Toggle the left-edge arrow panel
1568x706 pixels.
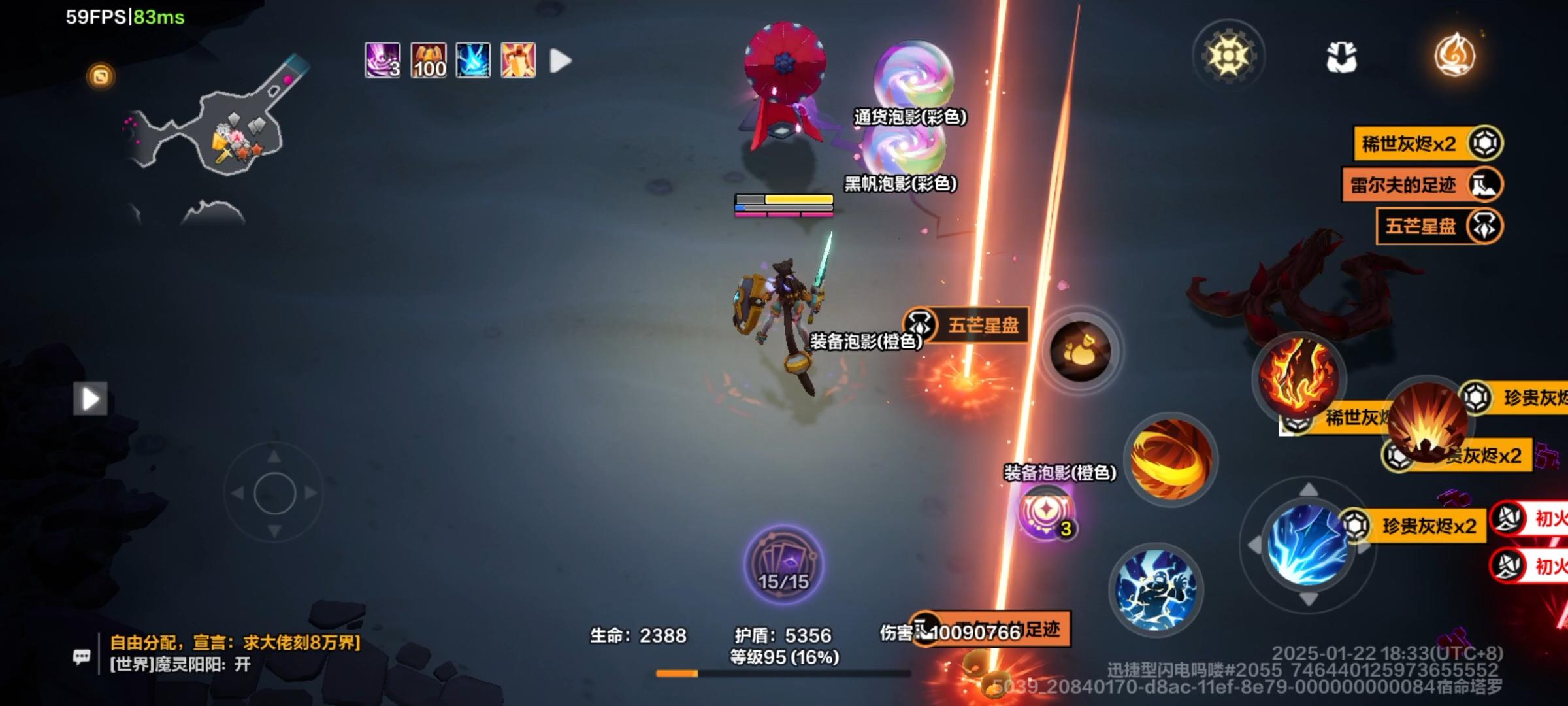[x=91, y=400]
